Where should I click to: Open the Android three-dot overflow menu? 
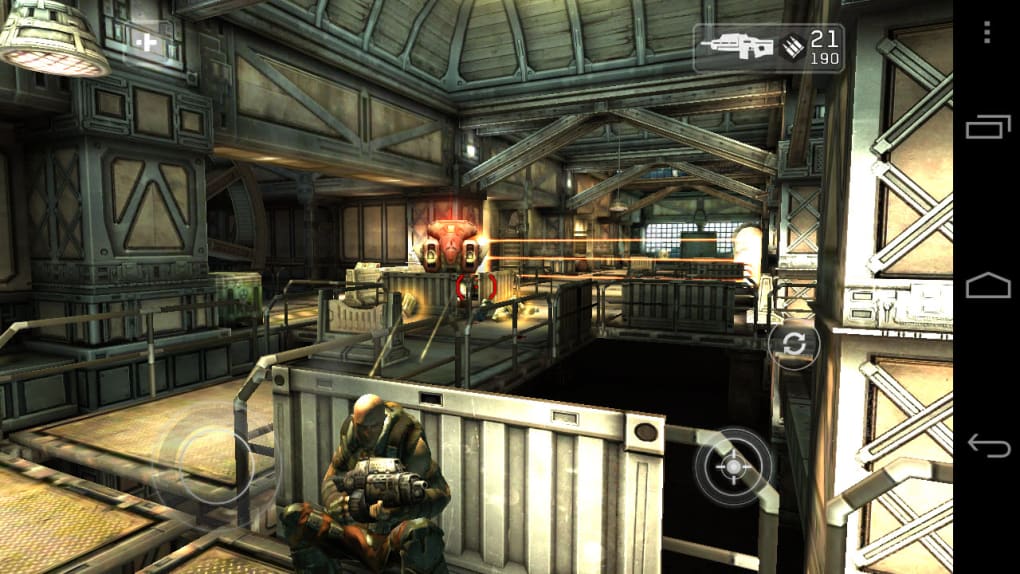point(987,32)
